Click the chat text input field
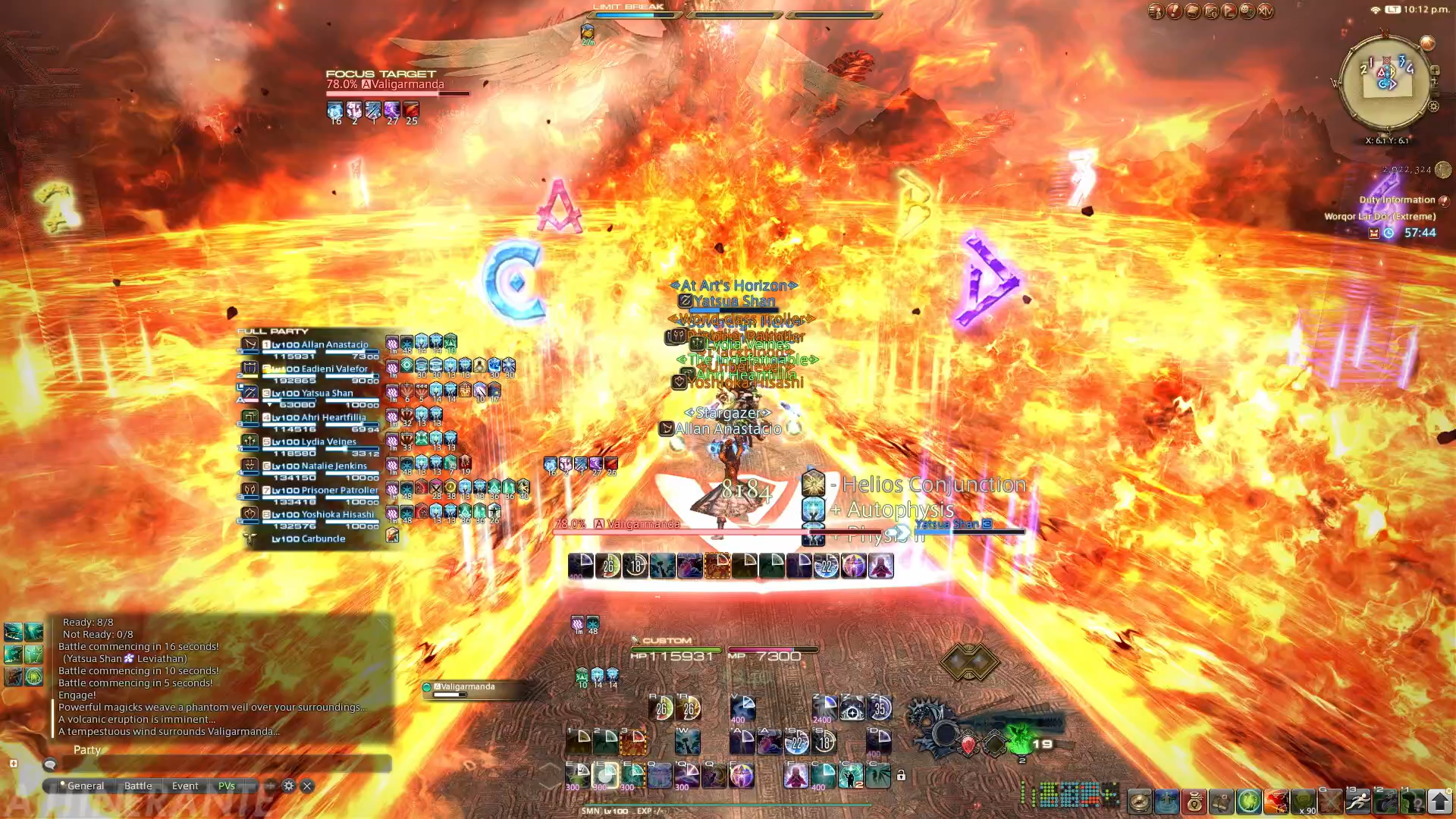 pyautogui.click(x=220, y=764)
